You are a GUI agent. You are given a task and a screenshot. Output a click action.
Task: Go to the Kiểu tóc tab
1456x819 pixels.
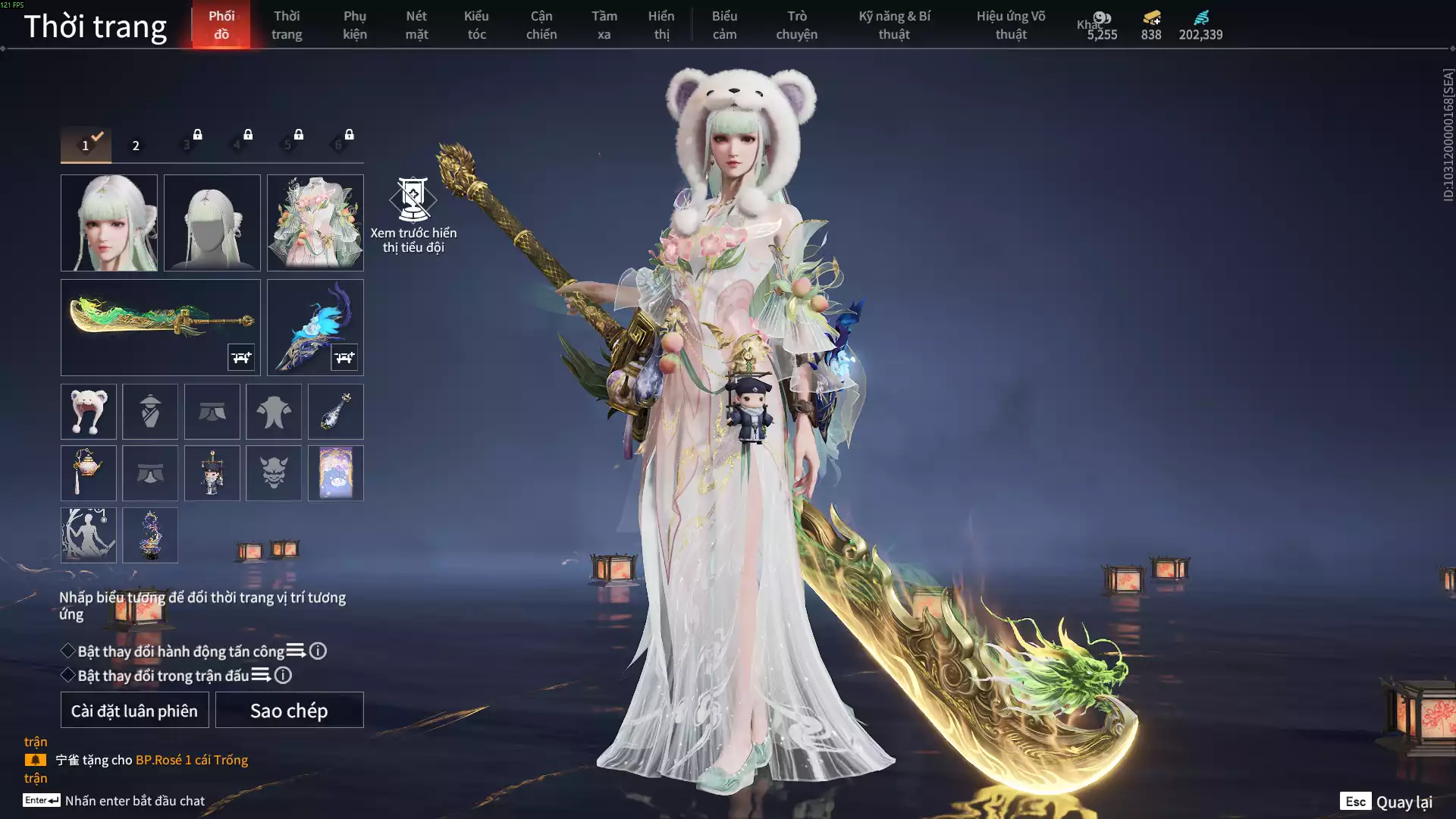pyautogui.click(x=476, y=25)
